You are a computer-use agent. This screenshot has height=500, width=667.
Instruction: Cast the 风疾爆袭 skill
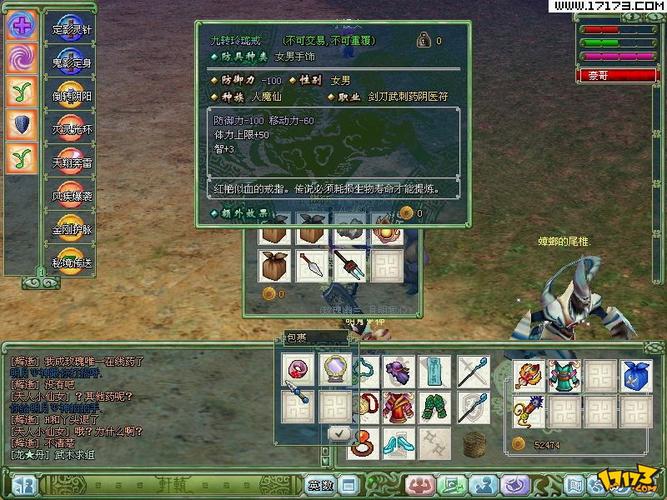point(71,195)
